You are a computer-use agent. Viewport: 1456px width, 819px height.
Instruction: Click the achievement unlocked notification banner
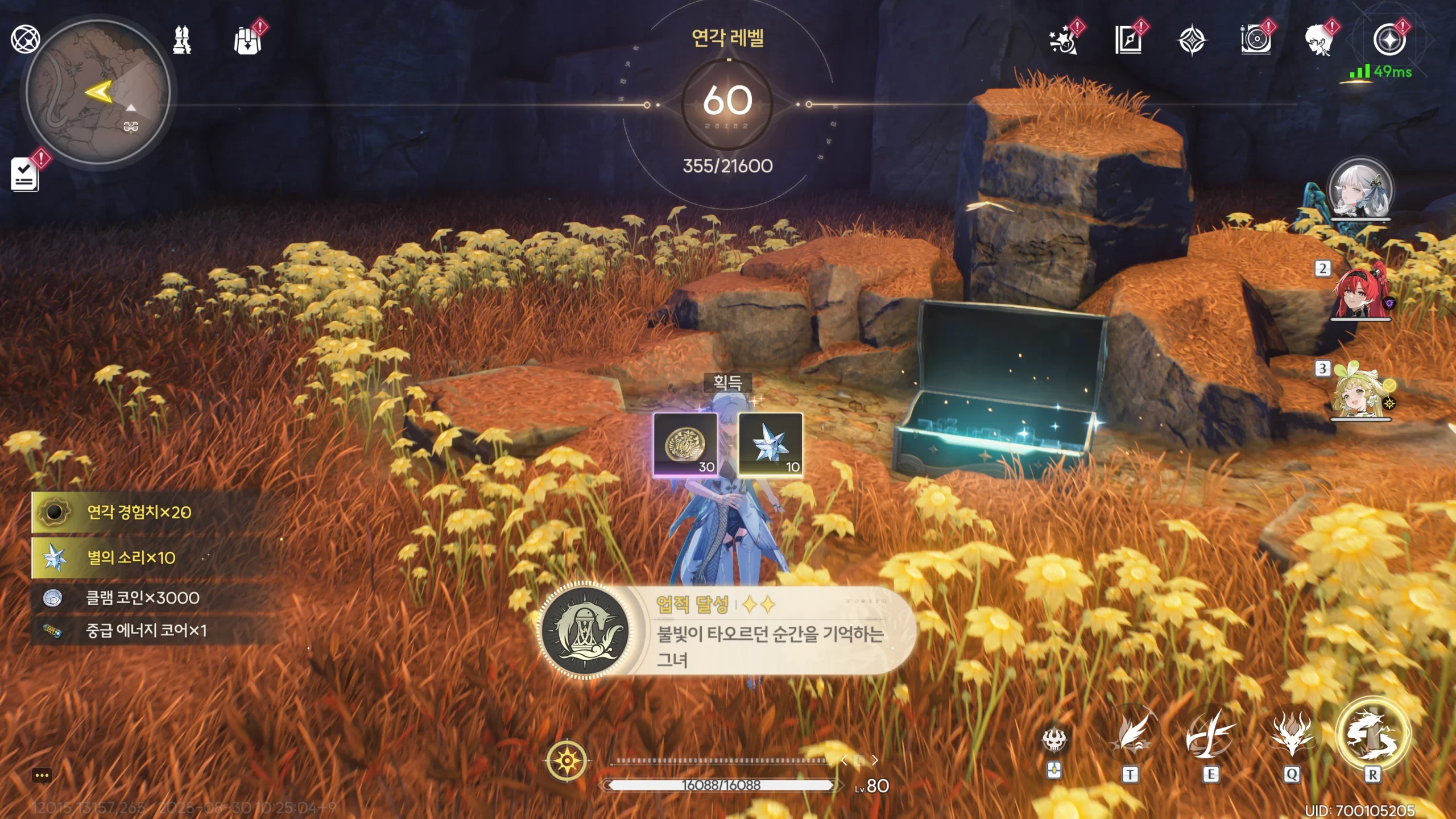pos(728,631)
